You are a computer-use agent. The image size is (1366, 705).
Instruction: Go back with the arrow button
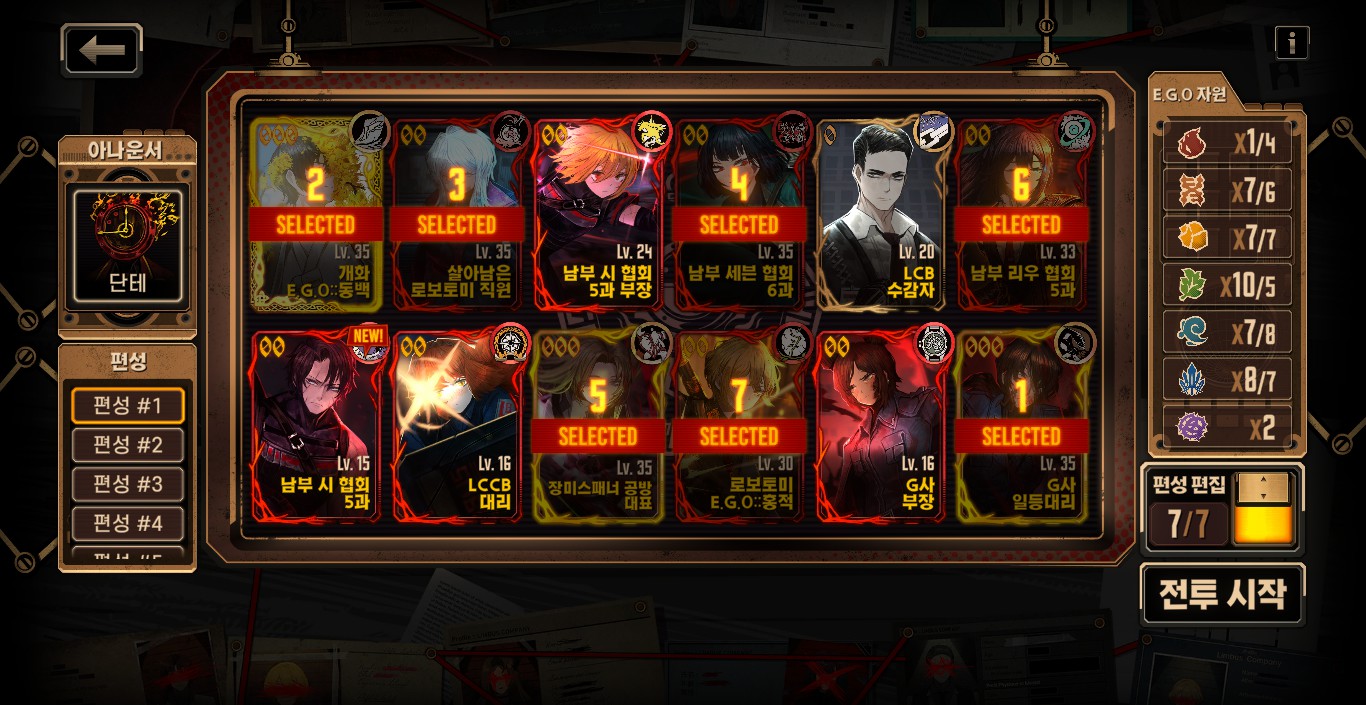tap(102, 50)
